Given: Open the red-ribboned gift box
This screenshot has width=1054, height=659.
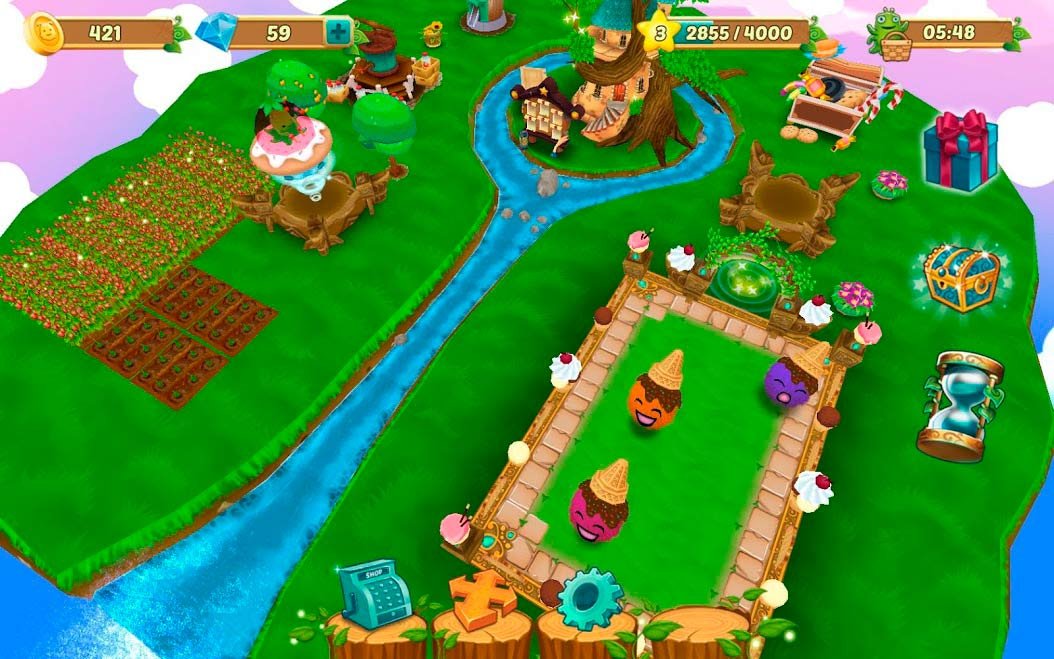Looking at the screenshot, I should tap(959, 150).
